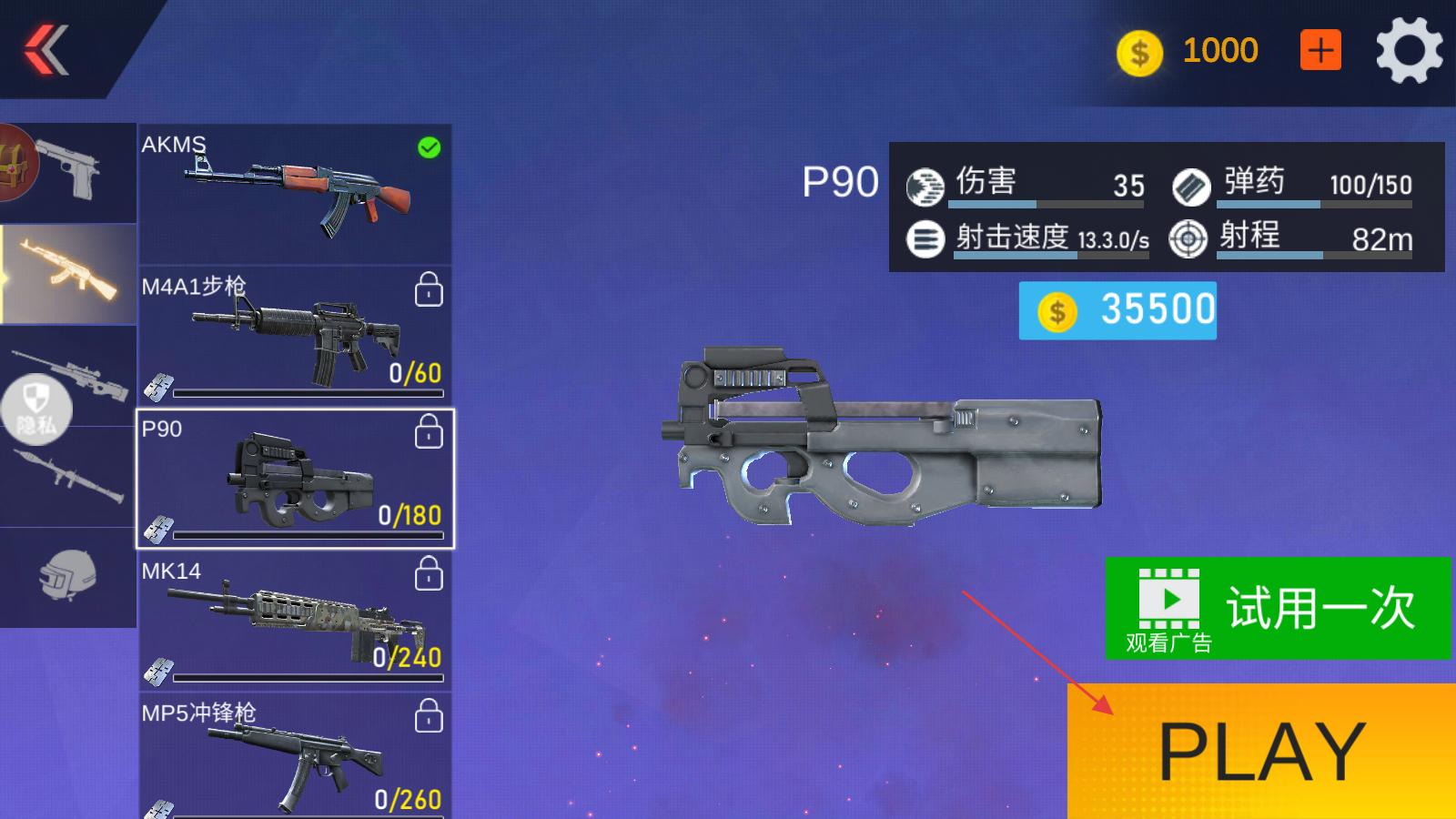Choose the MP5 submachine gun entry

[x=295, y=757]
